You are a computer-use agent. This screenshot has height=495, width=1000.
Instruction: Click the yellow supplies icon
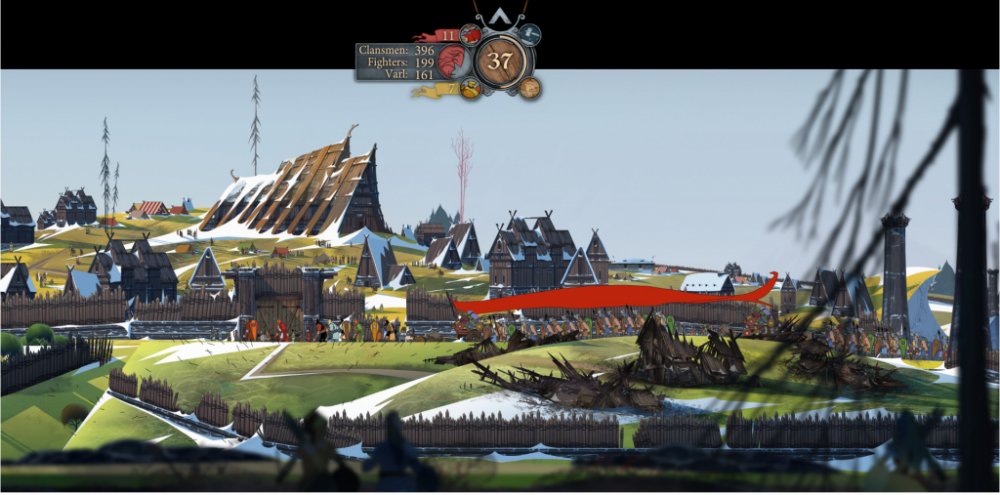[470, 88]
